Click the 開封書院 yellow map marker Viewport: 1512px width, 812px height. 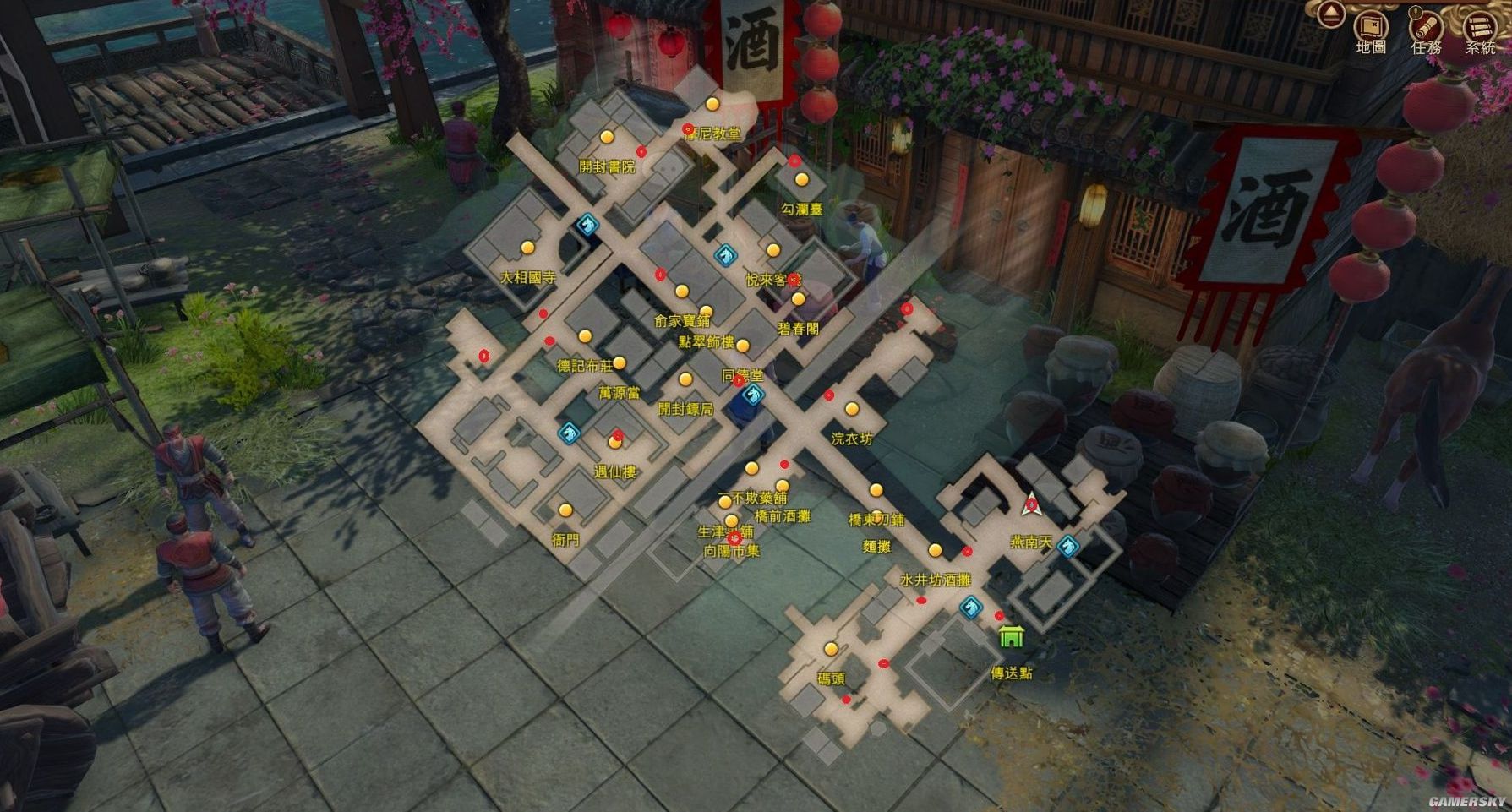tap(607, 137)
